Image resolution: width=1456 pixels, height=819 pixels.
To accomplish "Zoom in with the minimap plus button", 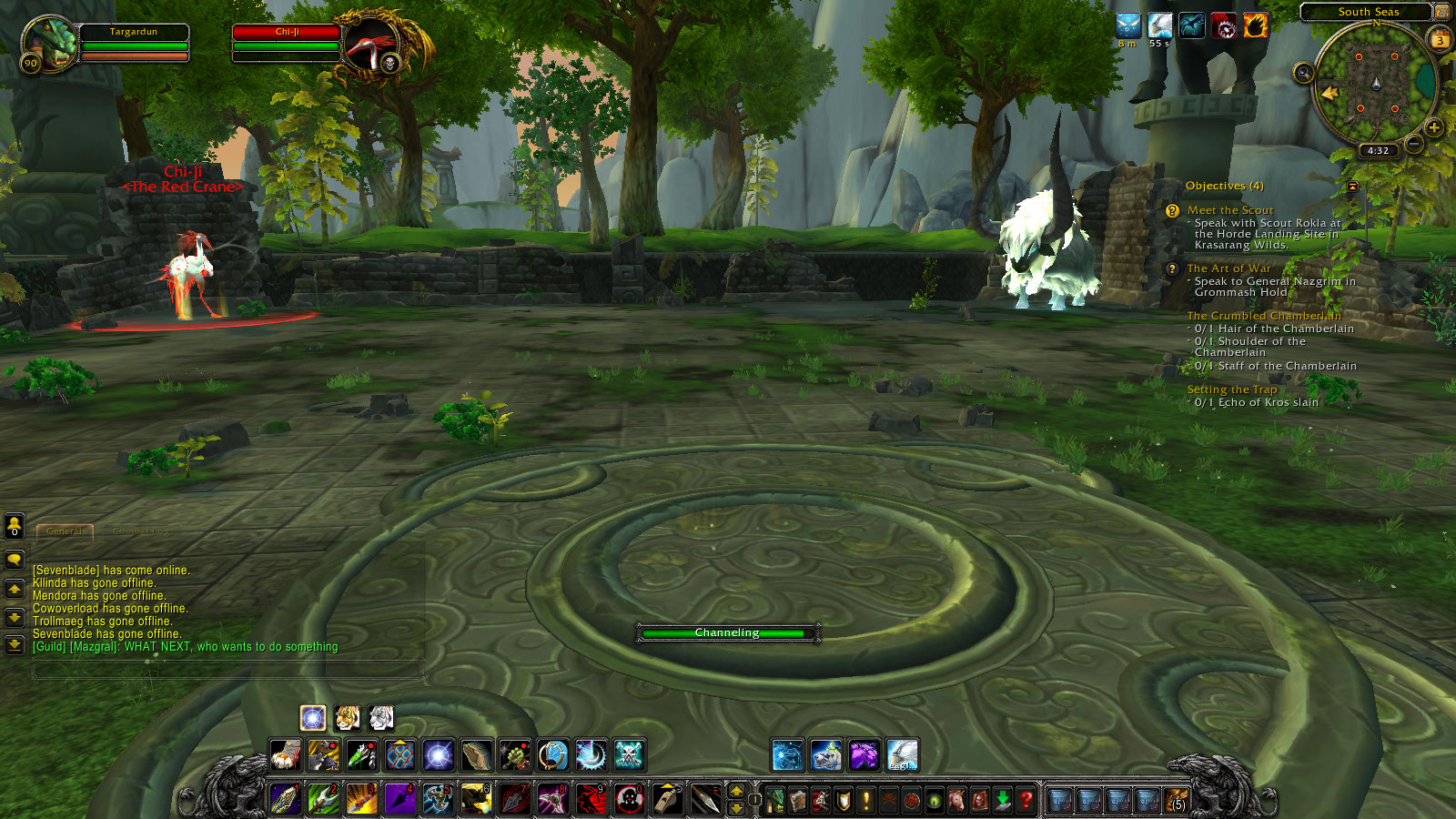I will pos(1434,127).
